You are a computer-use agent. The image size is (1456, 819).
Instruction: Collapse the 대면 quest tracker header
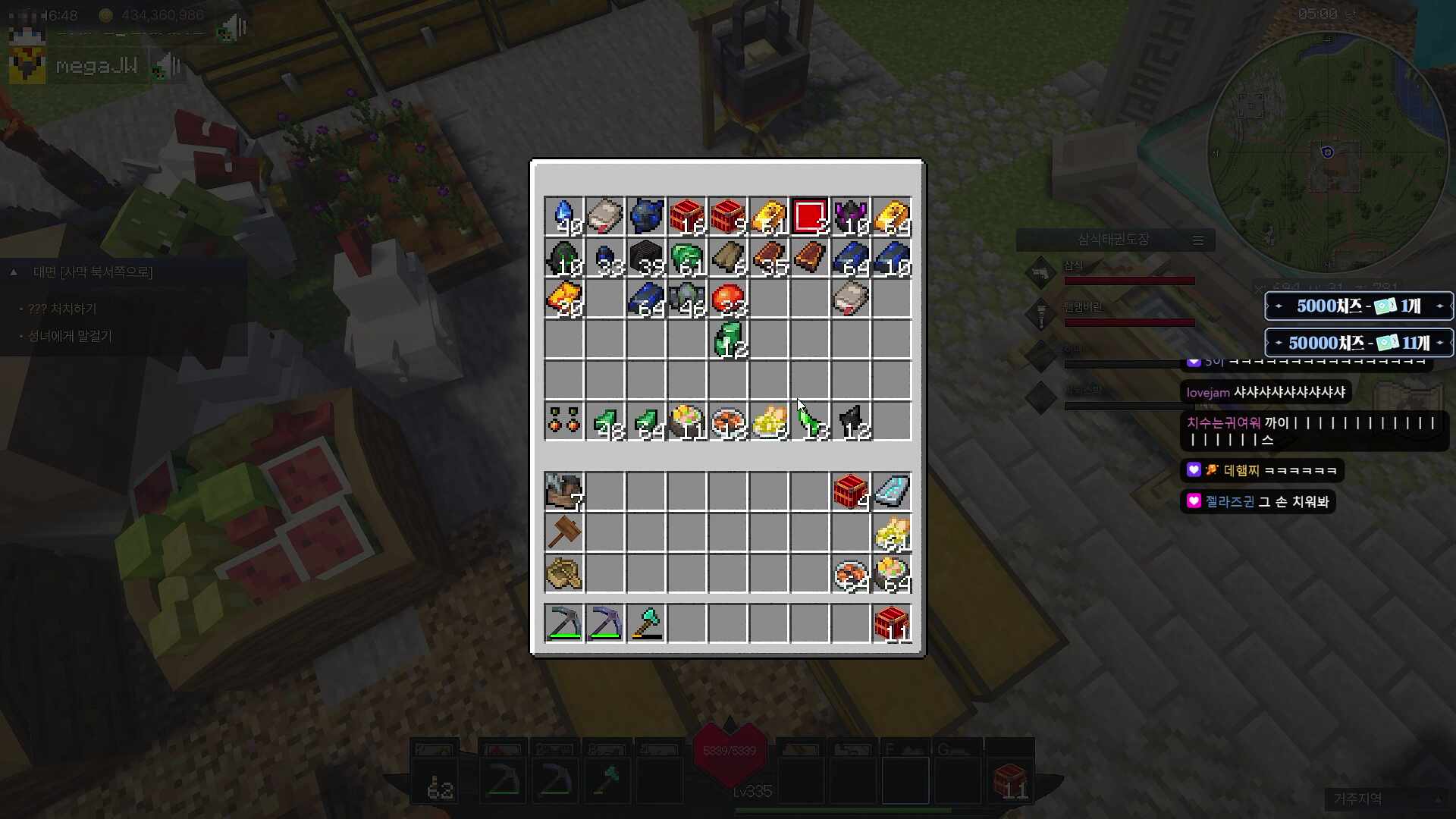[14, 272]
